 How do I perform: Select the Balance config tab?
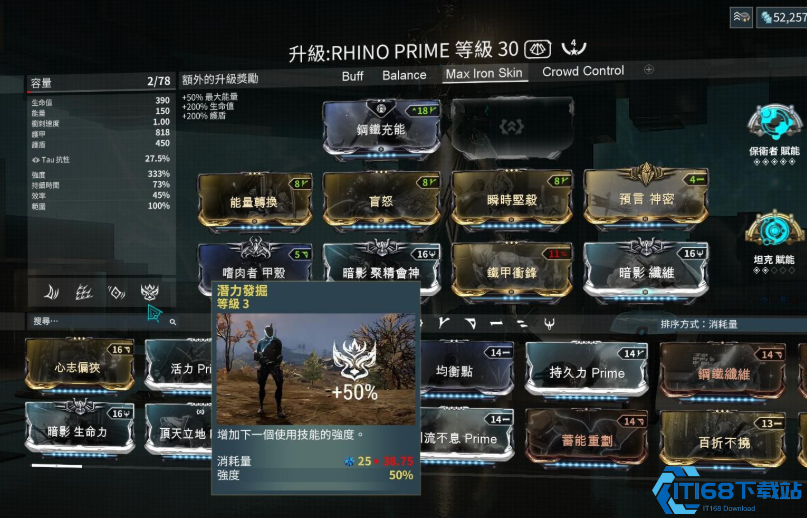pyautogui.click(x=404, y=75)
